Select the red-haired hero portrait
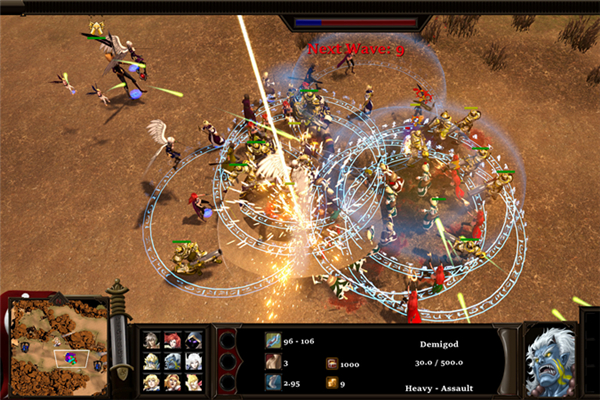This screenshot has height=400, width=600. click(172, 340)
